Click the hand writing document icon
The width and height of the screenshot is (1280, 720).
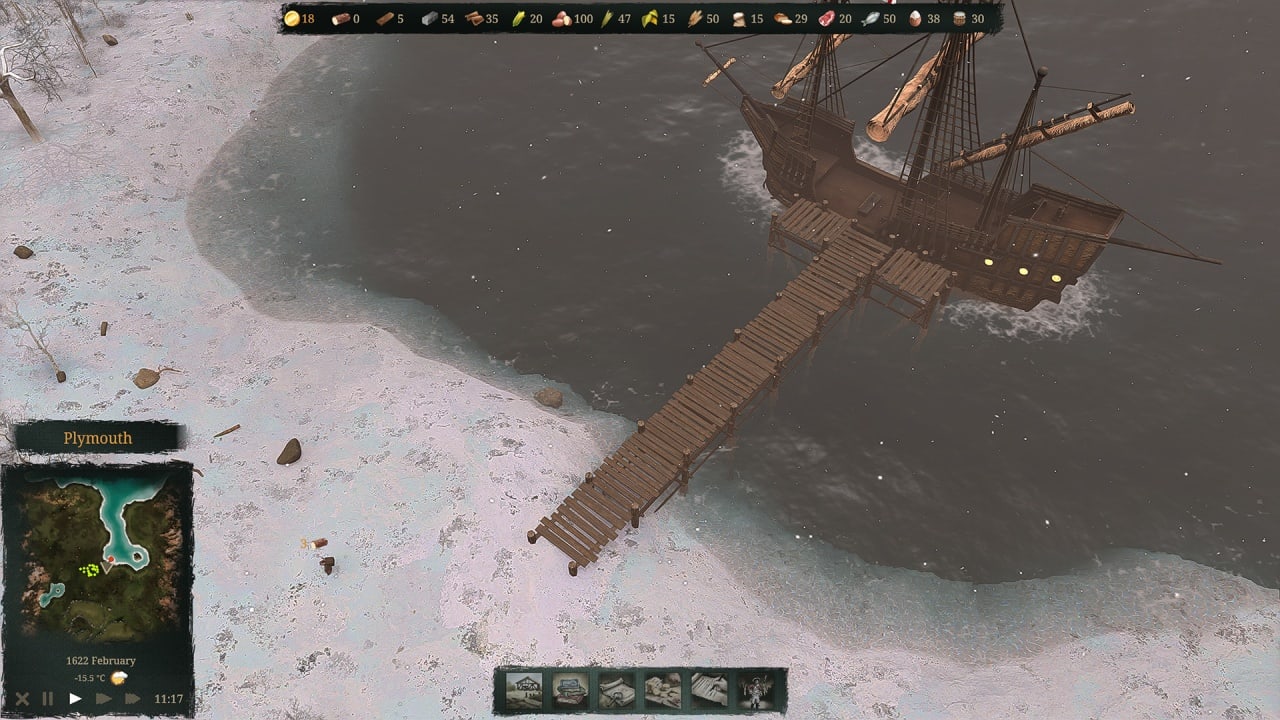click(709, 690)
